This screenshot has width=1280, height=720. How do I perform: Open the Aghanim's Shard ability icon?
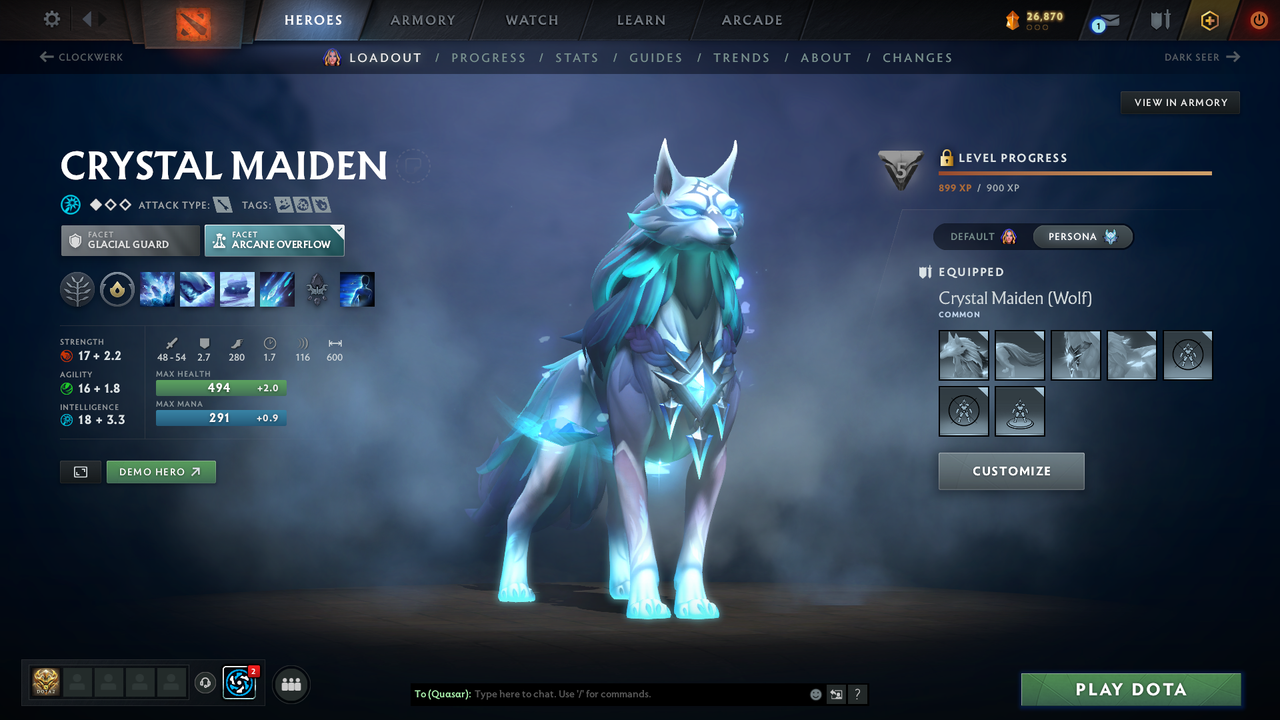pos(317,289)
